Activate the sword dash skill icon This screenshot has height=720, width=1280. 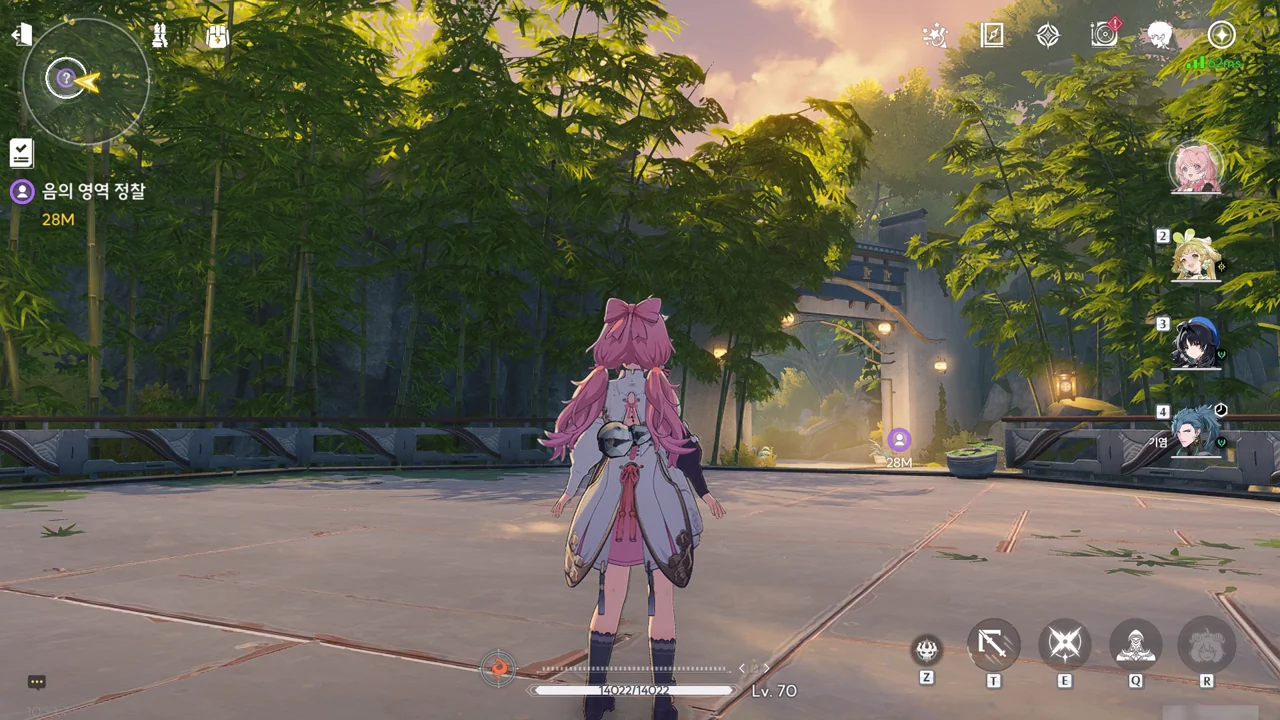pos(993,645)
